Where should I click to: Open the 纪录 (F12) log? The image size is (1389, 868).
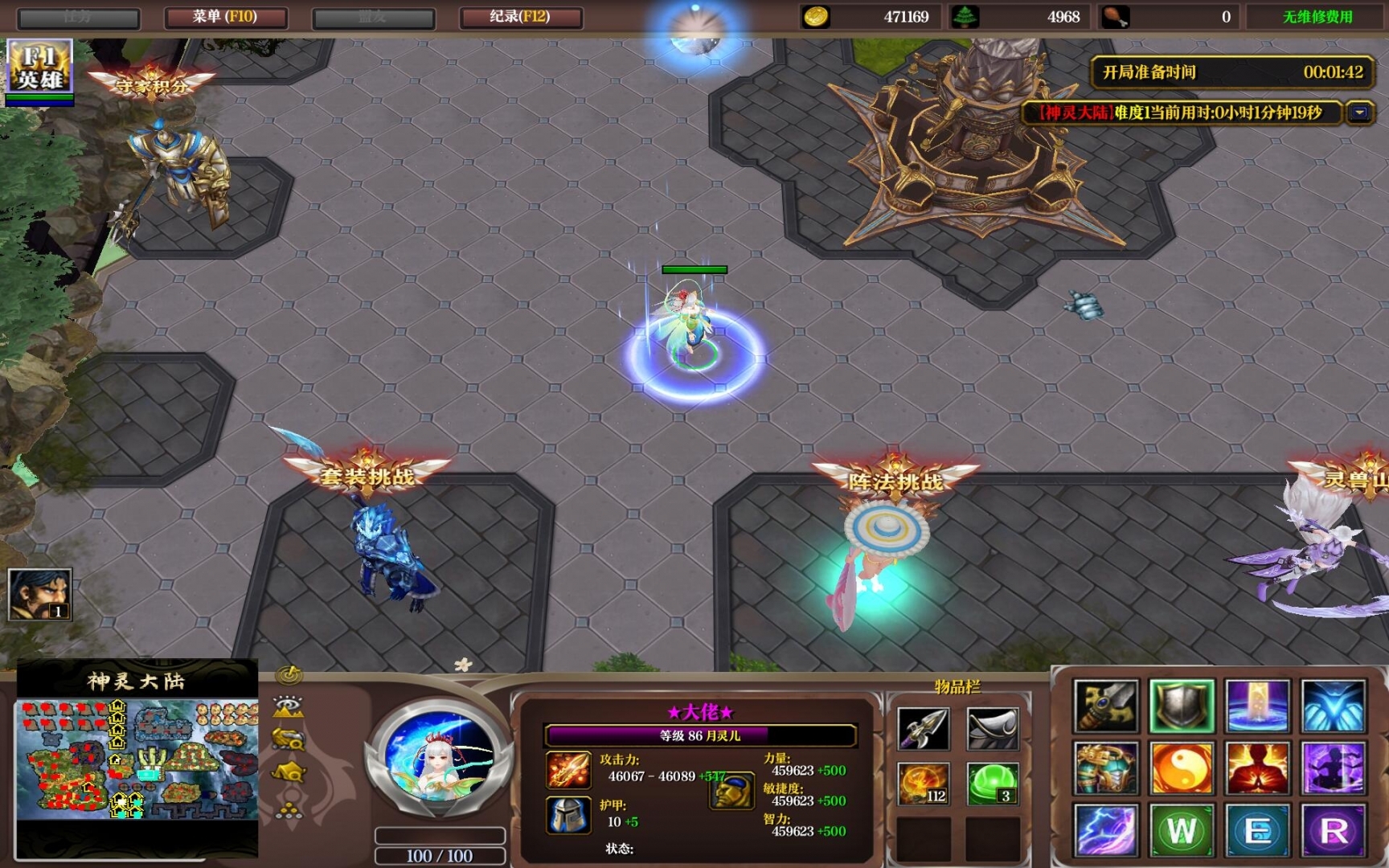click(x=520, y=17)
